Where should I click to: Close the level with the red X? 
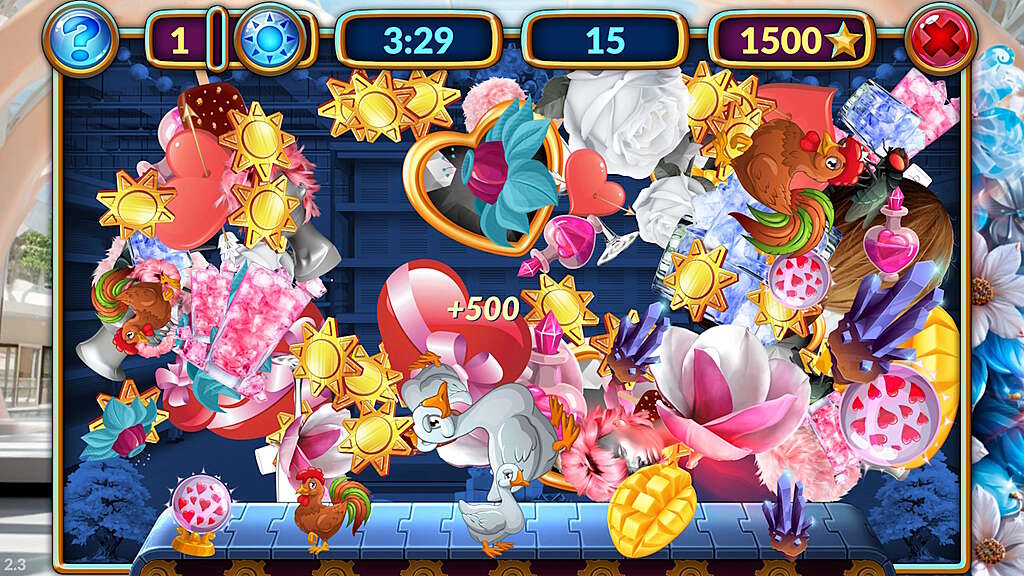point(941,41)
